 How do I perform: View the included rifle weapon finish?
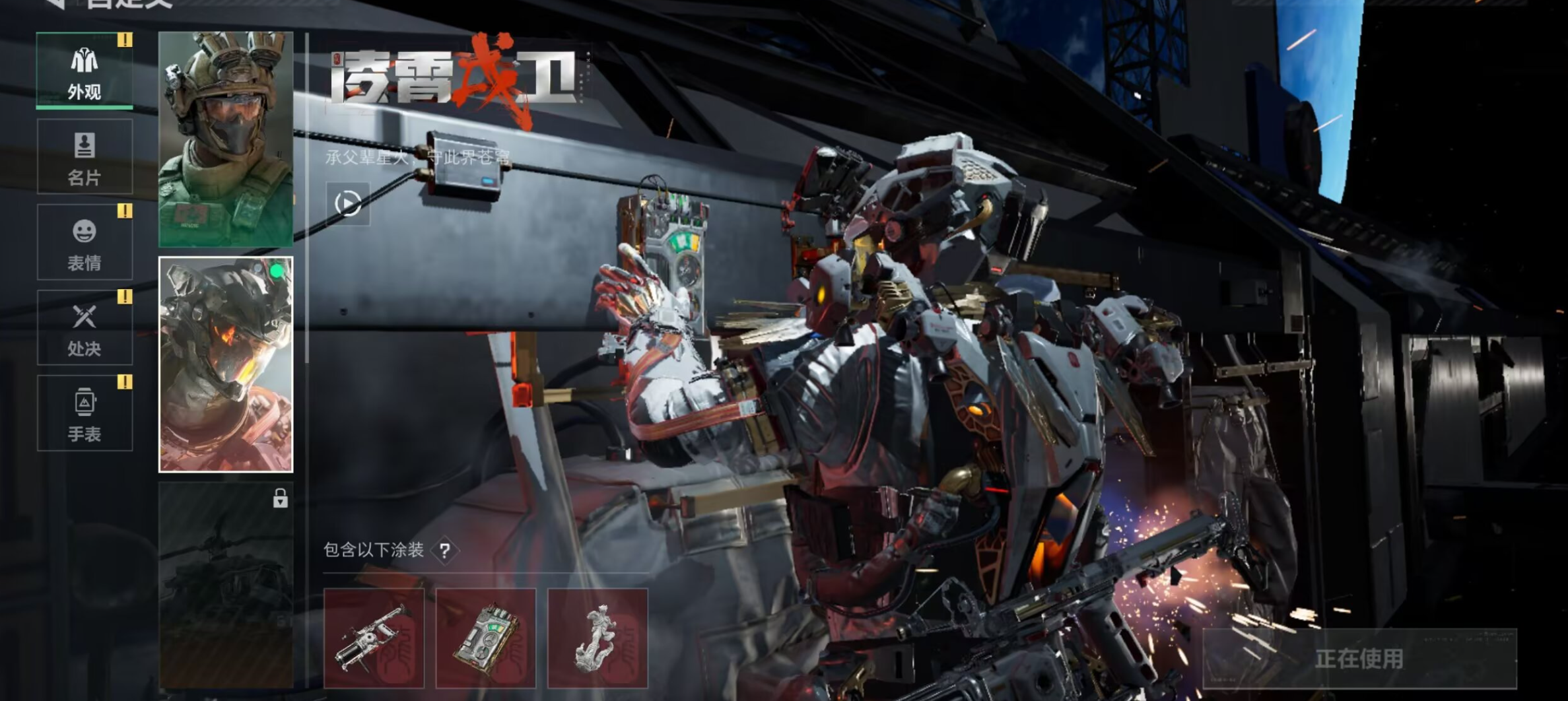(x=374, y=638)
